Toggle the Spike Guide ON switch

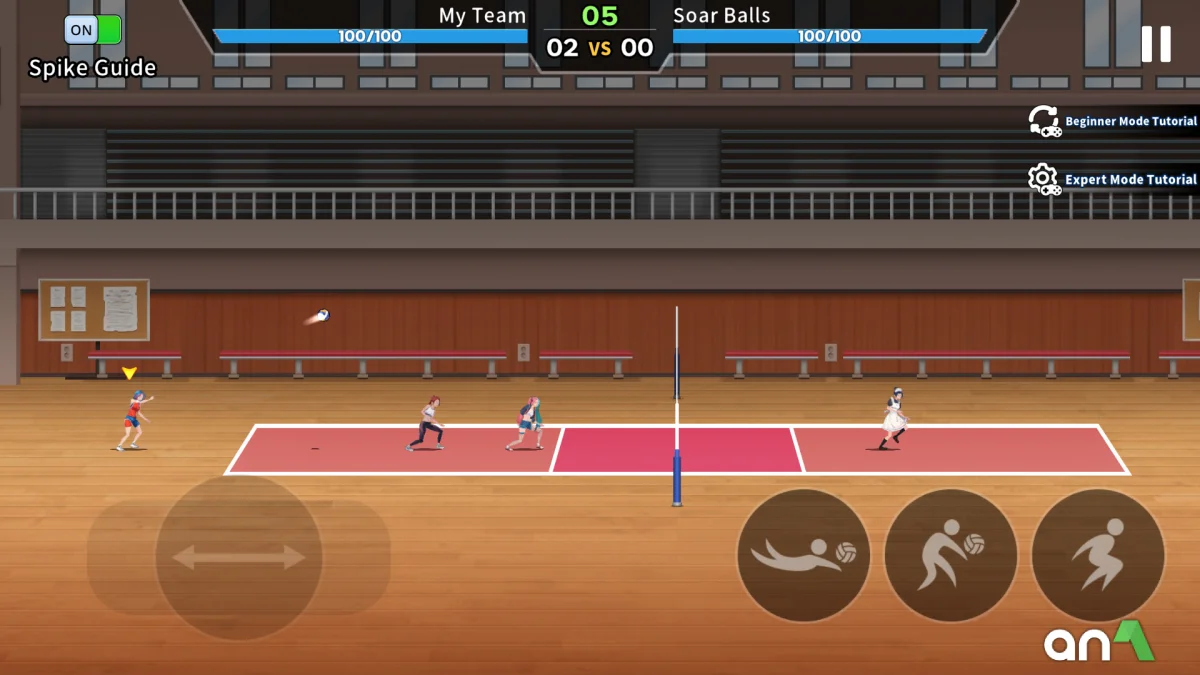[x=93, y=30]
